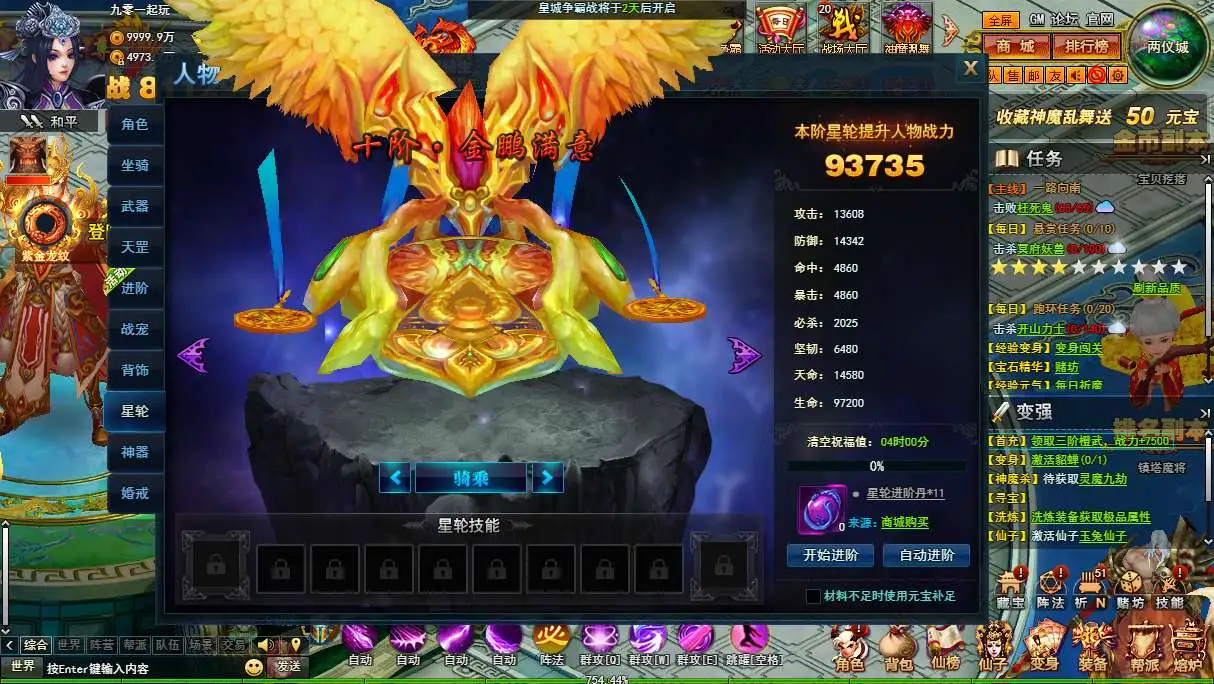Click the 骑乘 ride button
Screen dimensions: 1214x684
coord(470,478)
